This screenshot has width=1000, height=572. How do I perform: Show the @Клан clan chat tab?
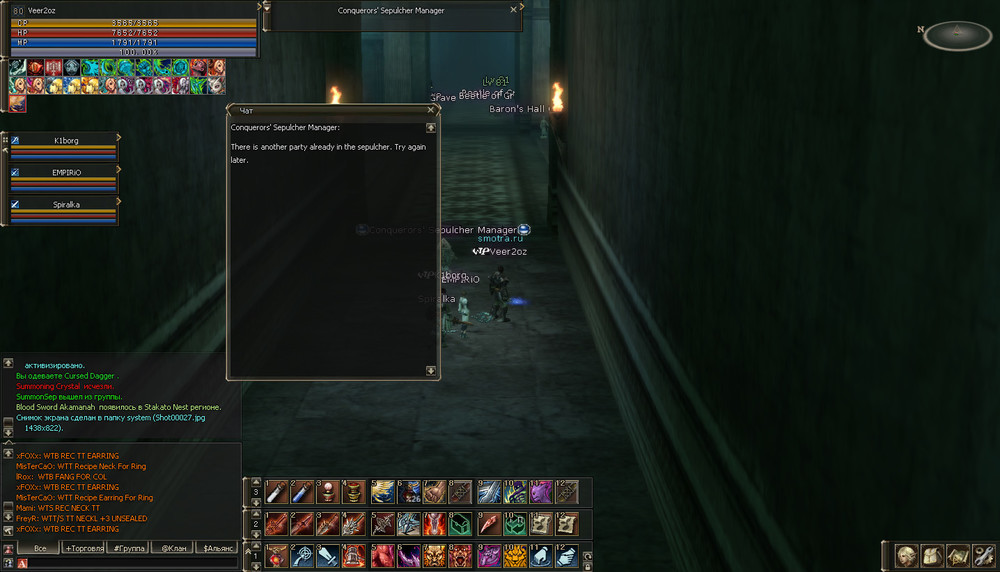pos(173,548)
